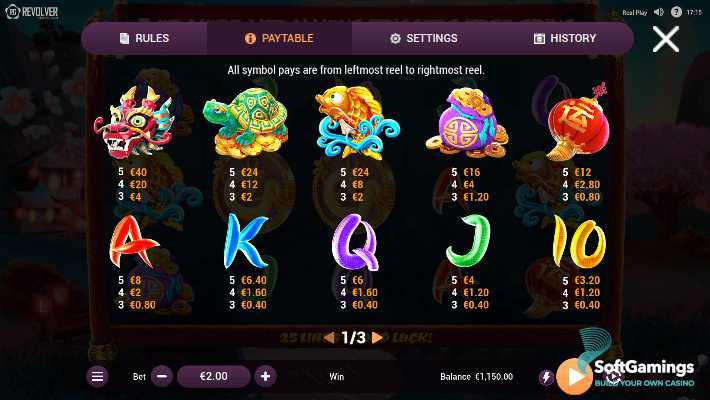The height and width of the screenshot is (400, 710).
Task: Click the lightning bolt turbo button
Action: (546, 377)
